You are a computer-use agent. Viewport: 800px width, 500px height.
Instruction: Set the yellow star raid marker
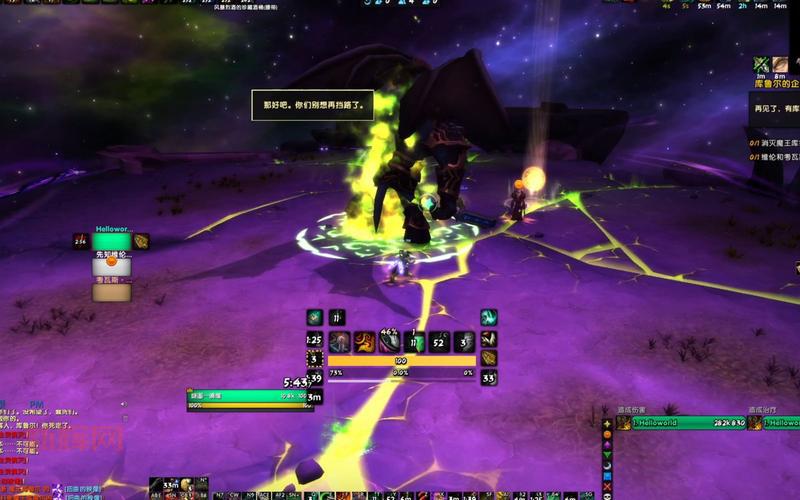click(607, 424)
